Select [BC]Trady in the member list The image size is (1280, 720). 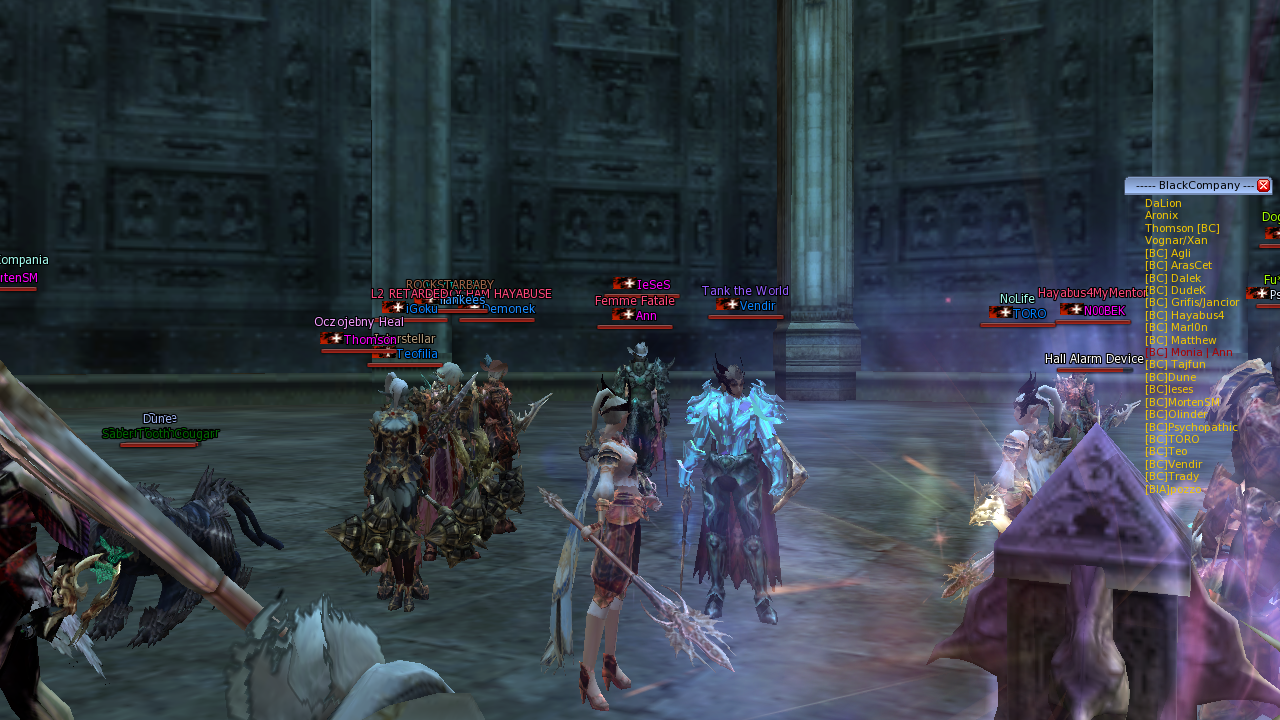pos(1171,476)
